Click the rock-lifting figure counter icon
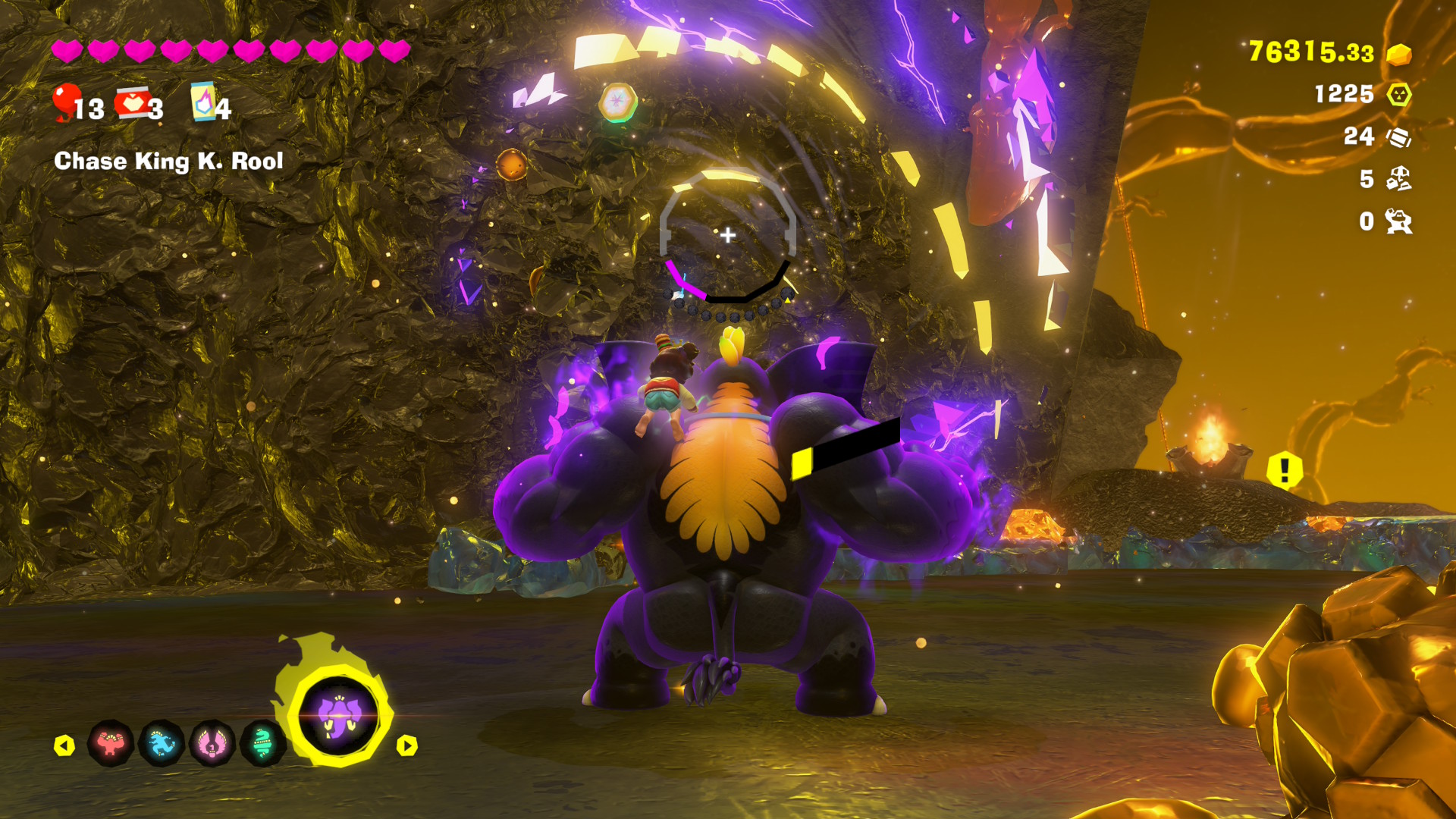Image resolution: width=1456 pixels, height=819 pixels. (1398, 221)
